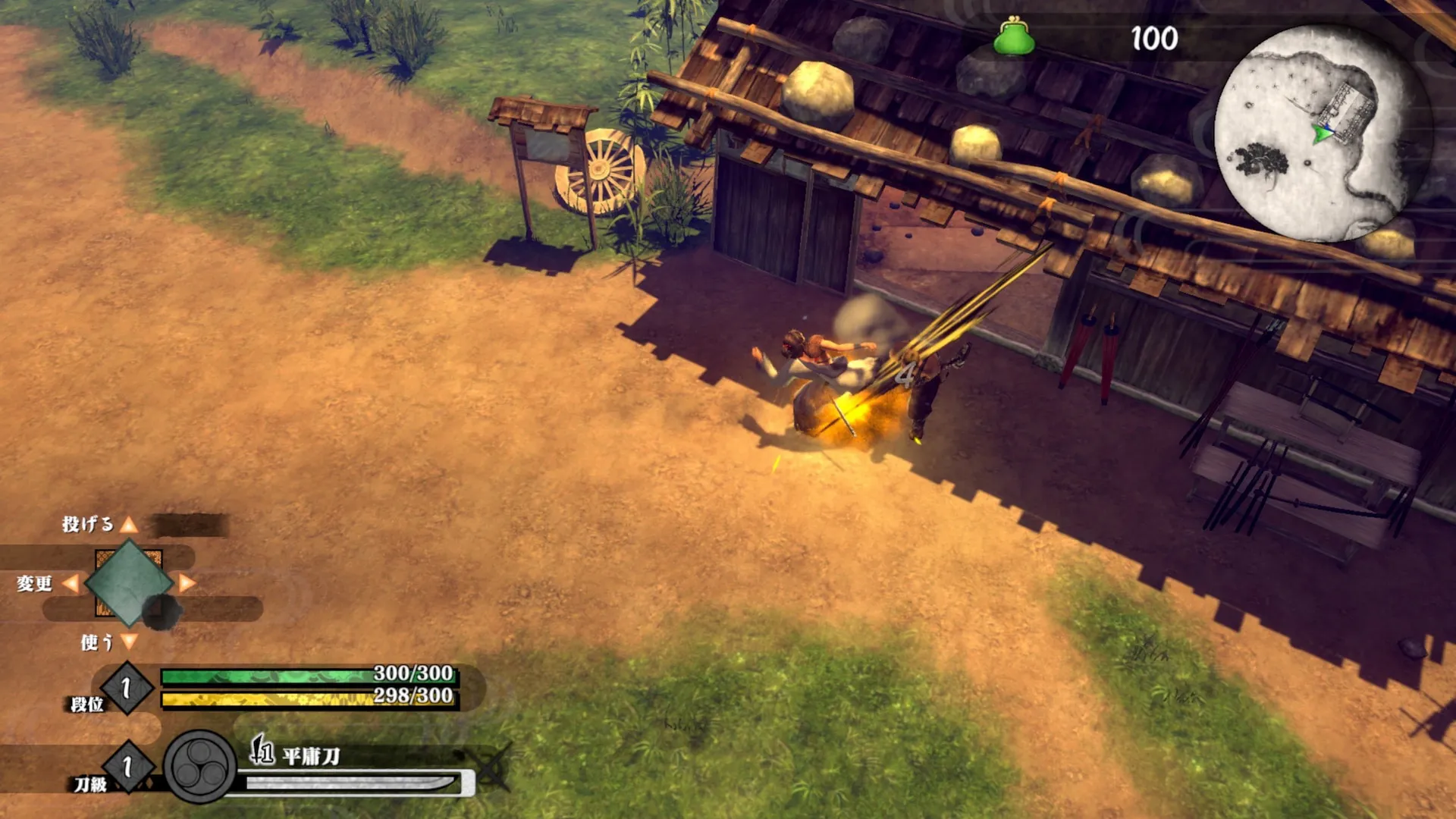This screenshot has width=1456, height=819.
Task: Select the diamond item slot
Action: tap(129, 582)
